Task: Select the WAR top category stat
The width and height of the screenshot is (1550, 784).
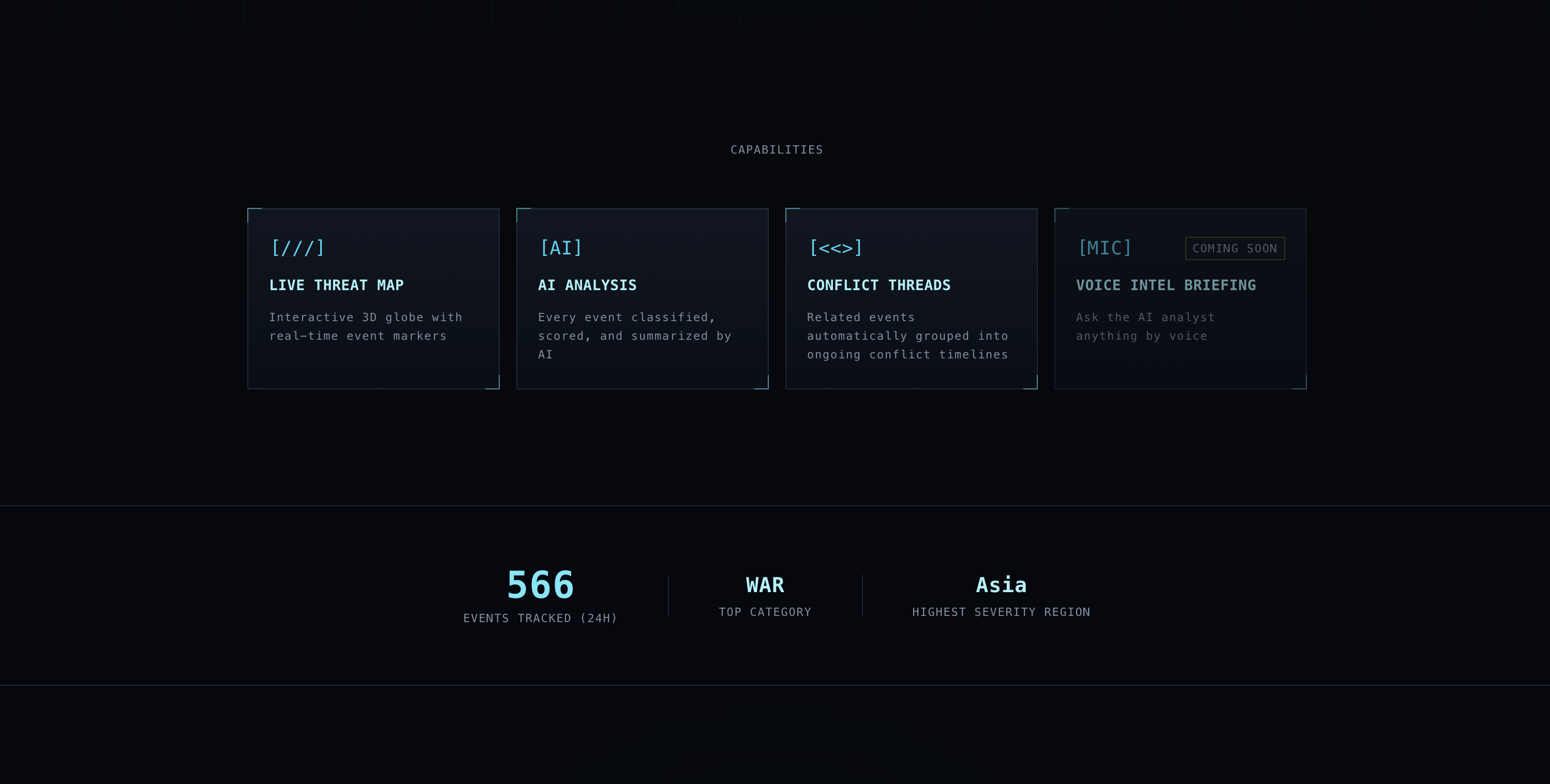Action: click(765, 584)
